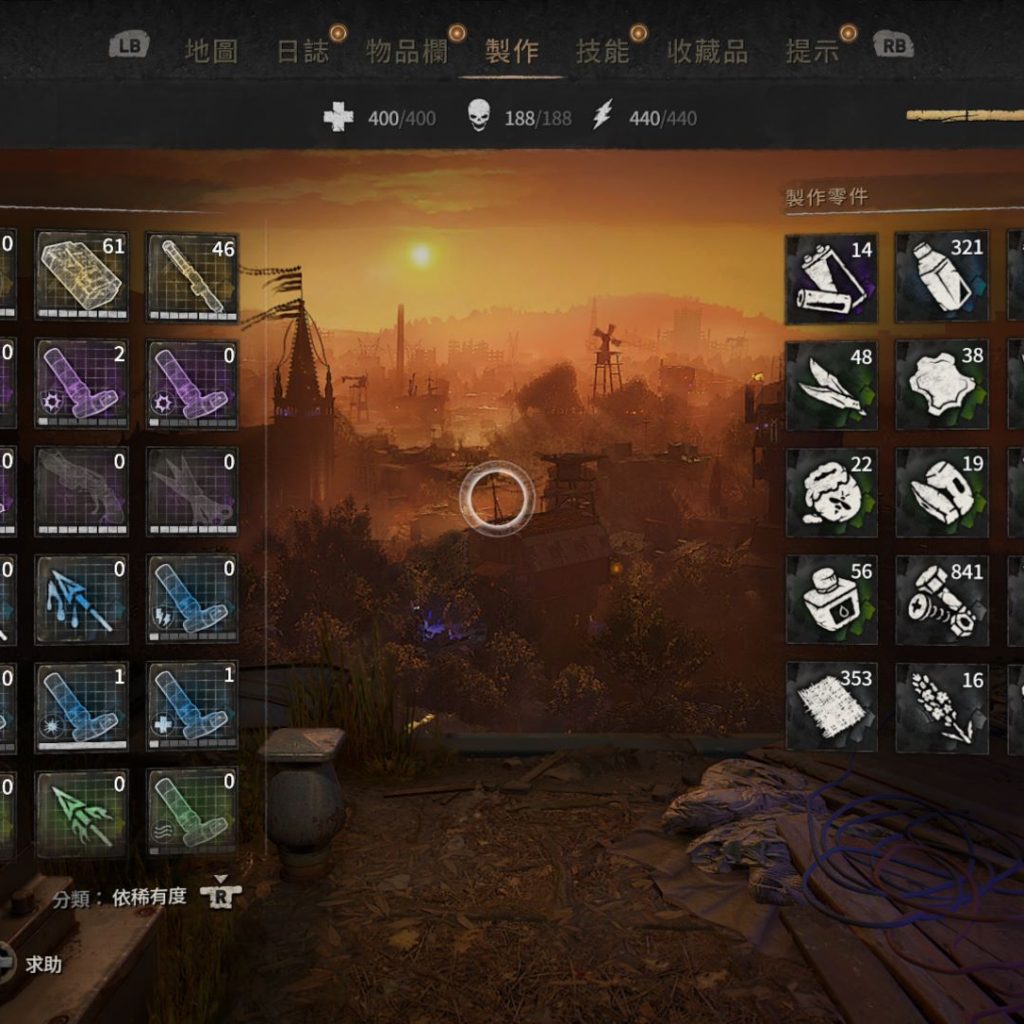Switch to the 地圖 tab
The image size is (1024, 1024).
211,52
